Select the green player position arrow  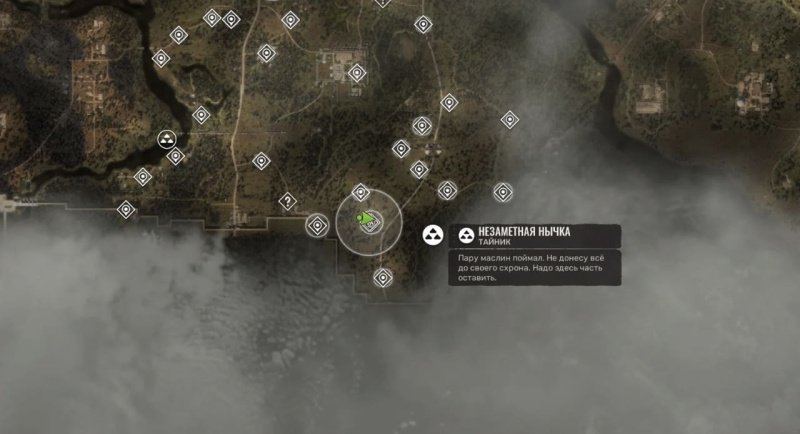[x=367, y=219]
